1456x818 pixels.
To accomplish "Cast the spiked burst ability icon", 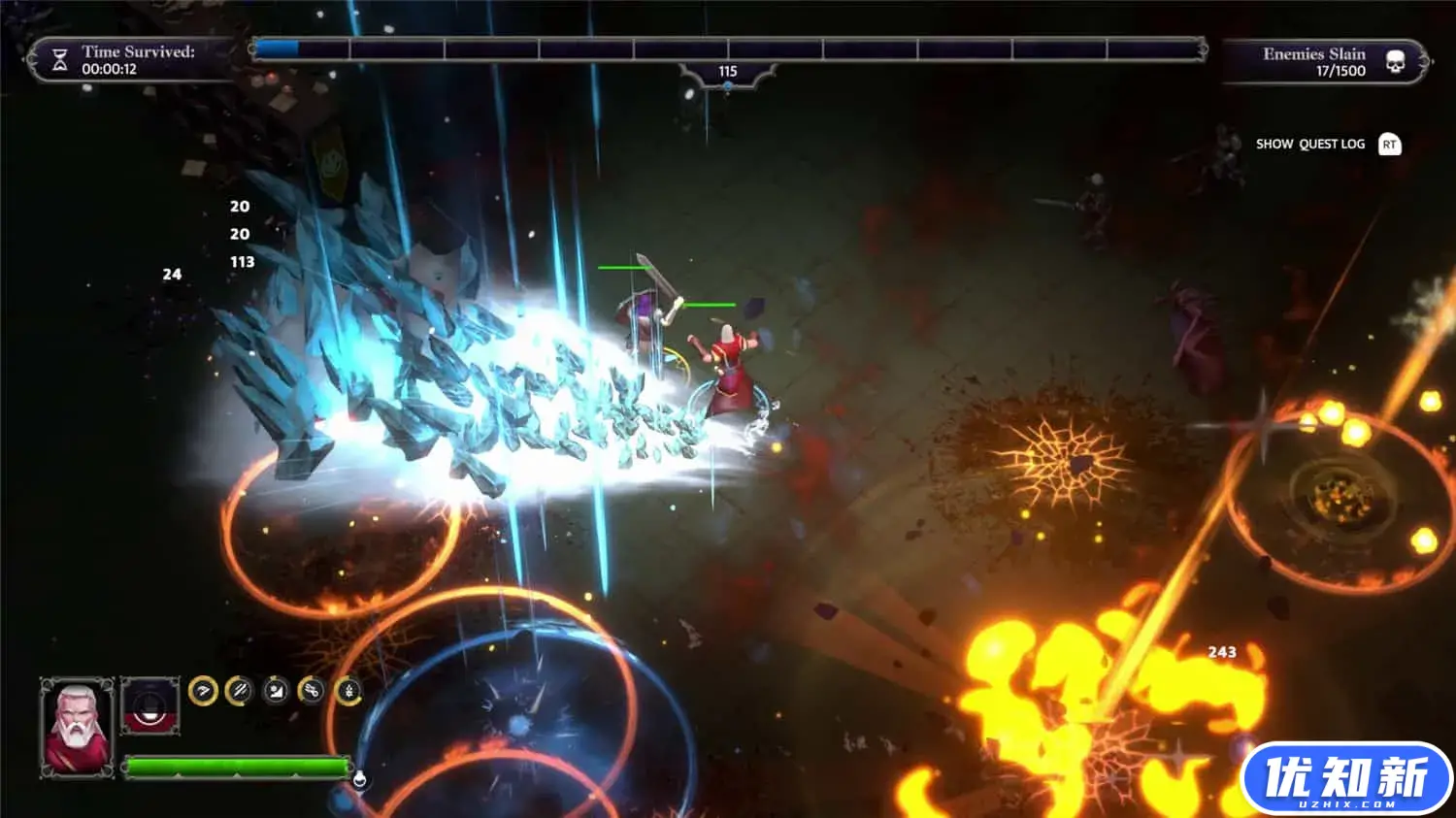I will [348, 691].
